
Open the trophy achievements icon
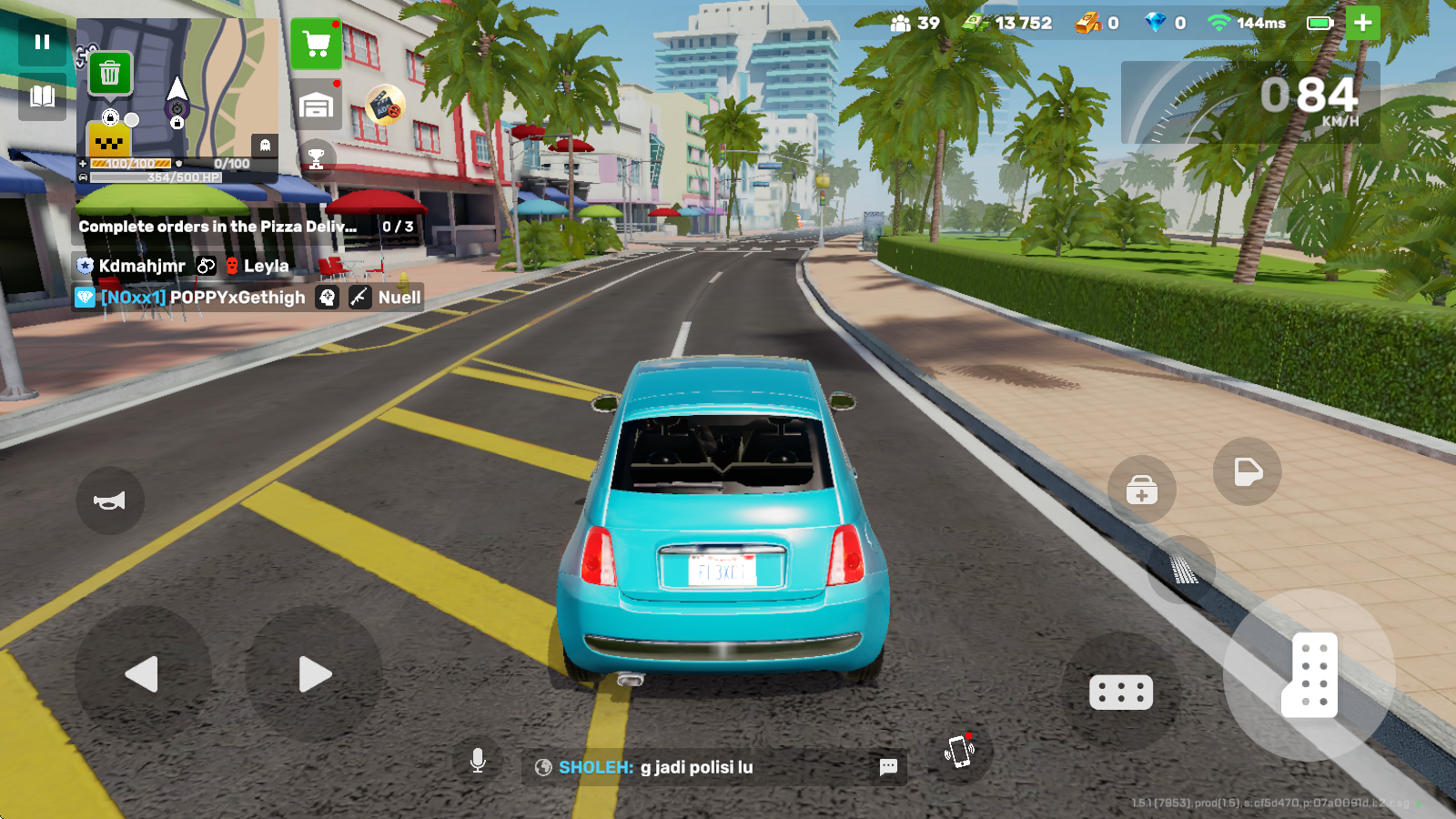pyautogui.click(x=316, y=158)
